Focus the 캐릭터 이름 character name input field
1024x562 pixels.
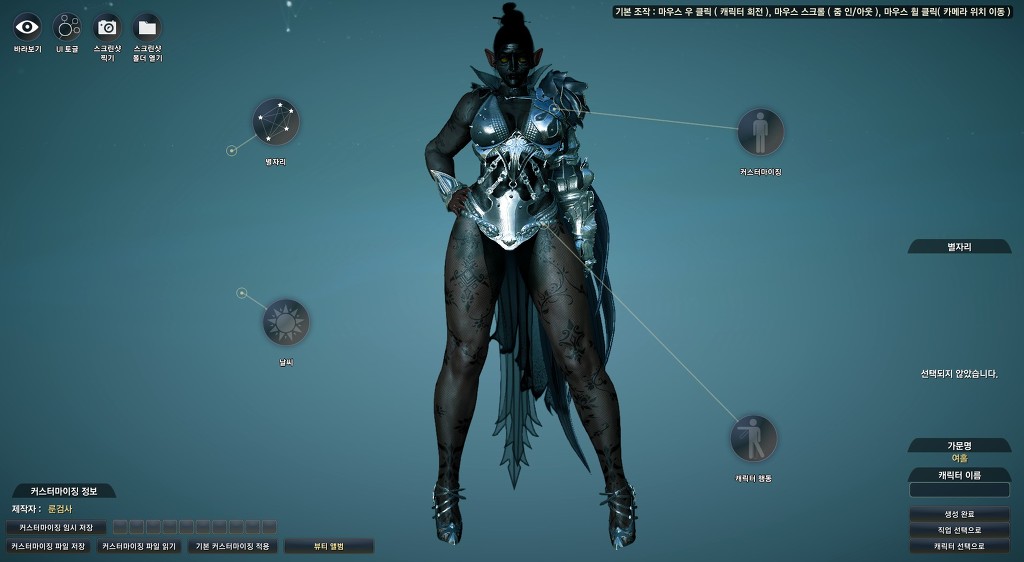959,490
